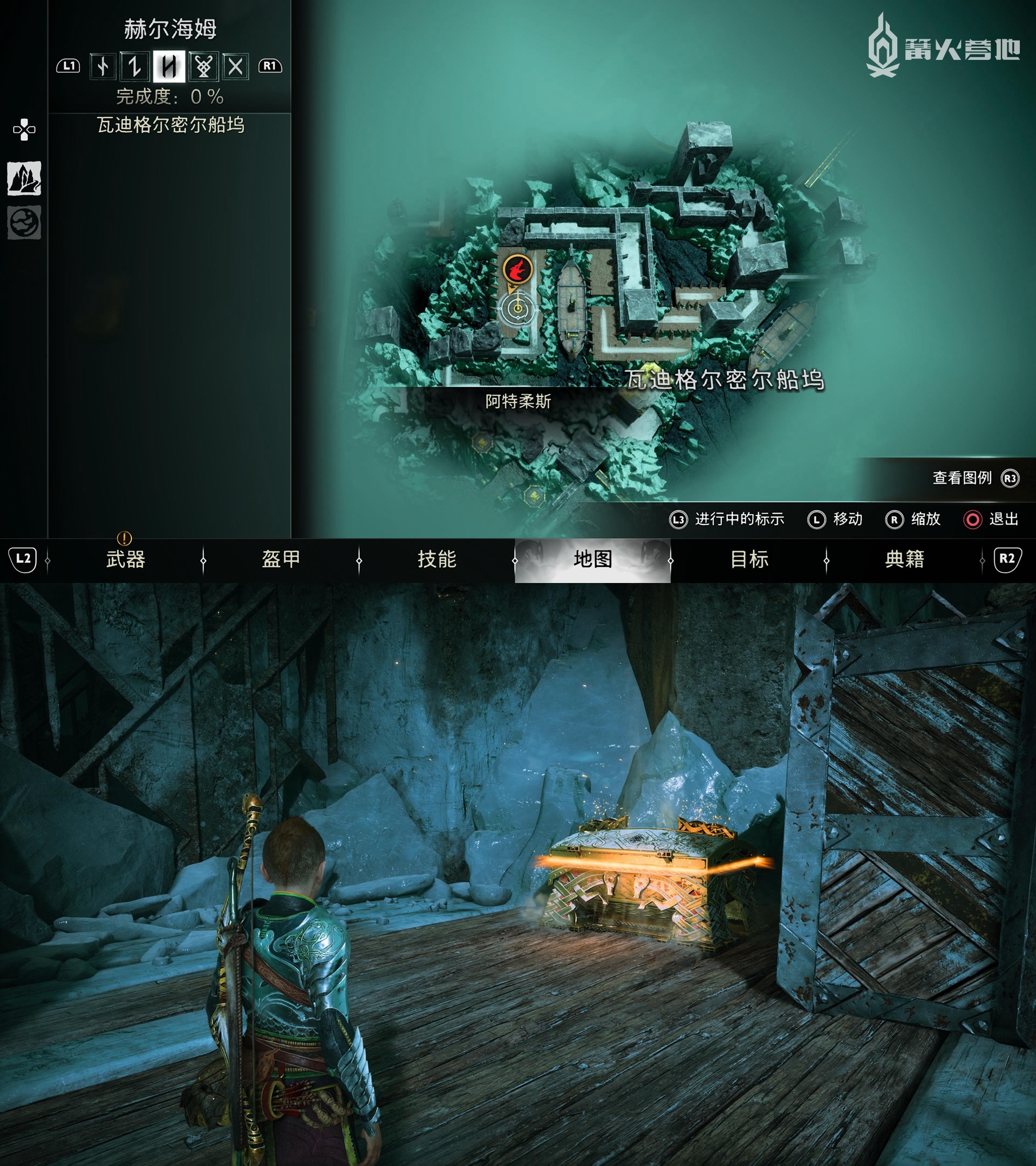Switch to the 典籍 tab
The image size is (1036, 1166).
coord(904,560)
